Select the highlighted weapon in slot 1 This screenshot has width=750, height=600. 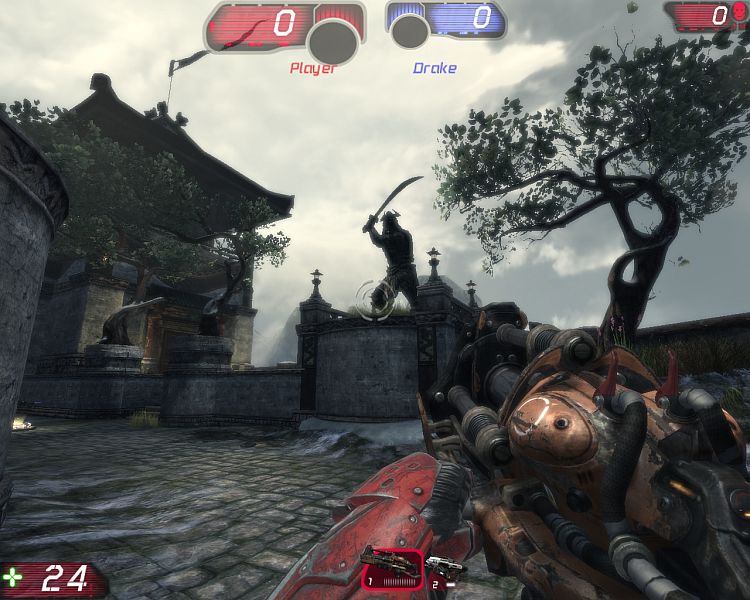(392, 567)
